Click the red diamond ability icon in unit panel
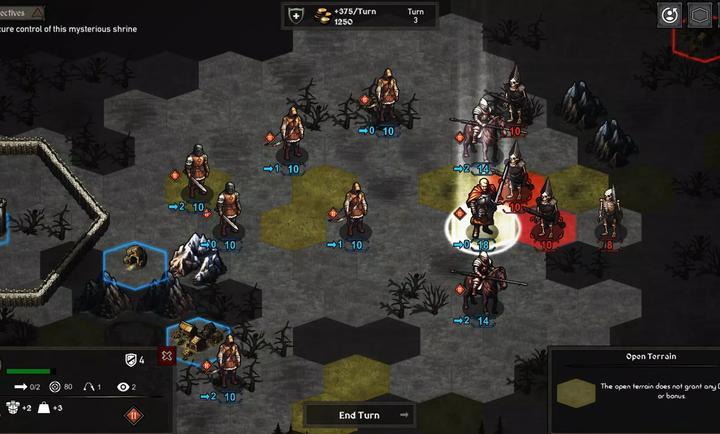Screen dimensions: 720x434 pos(133,415)
